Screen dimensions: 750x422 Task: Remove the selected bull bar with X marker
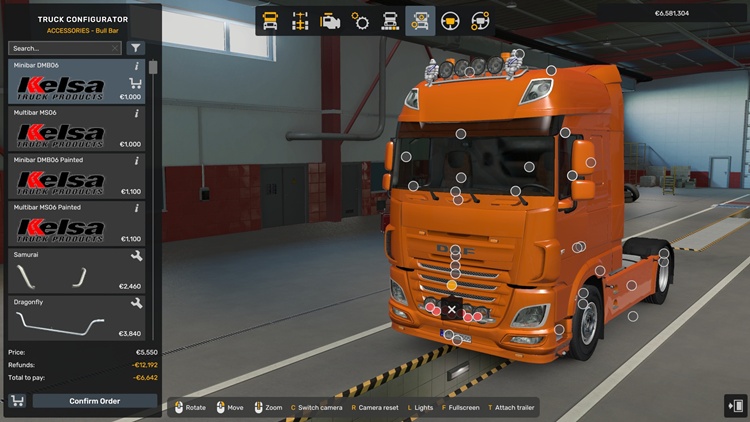452,310
